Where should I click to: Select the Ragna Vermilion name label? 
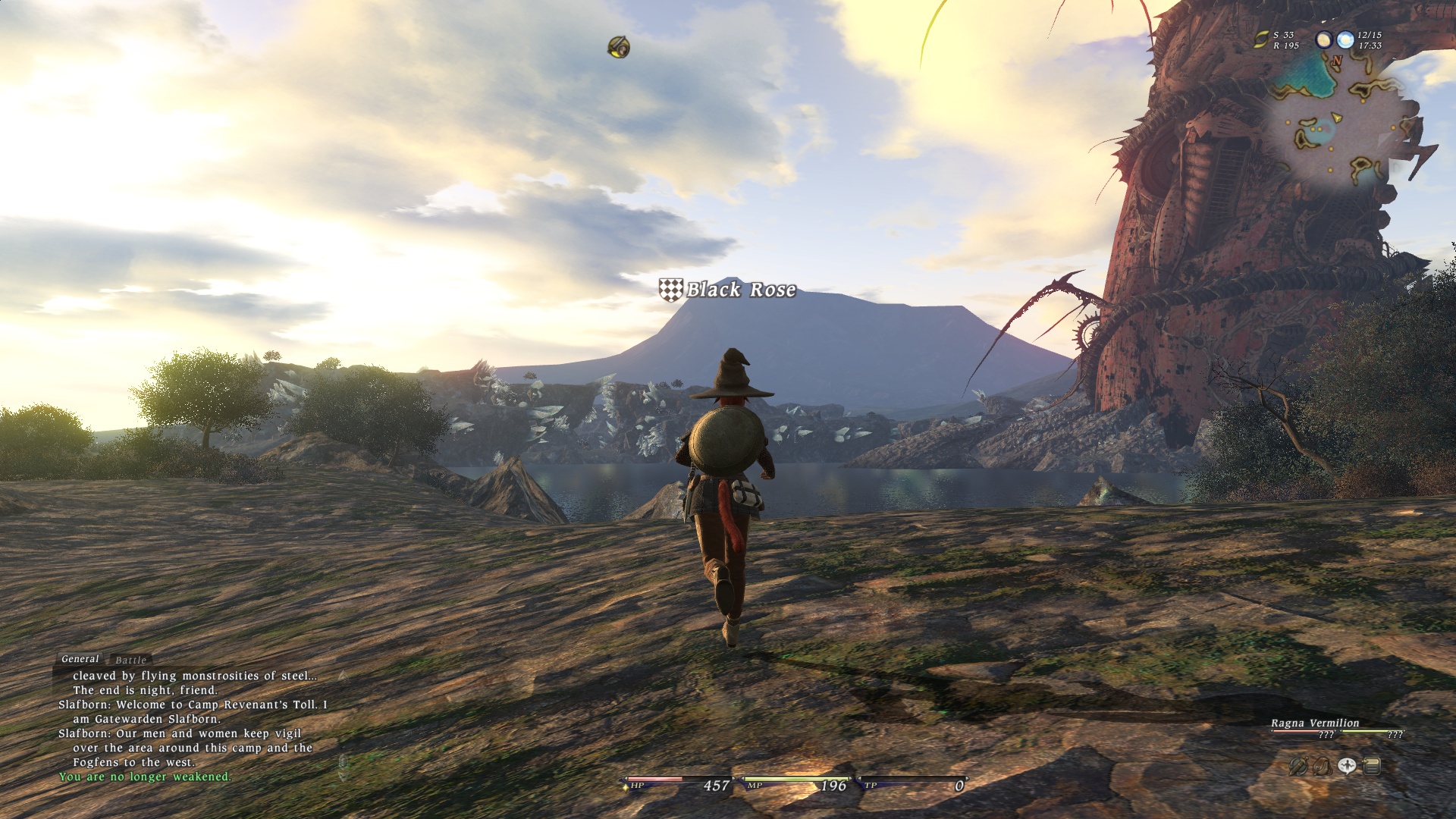(x=1315, y=723)
